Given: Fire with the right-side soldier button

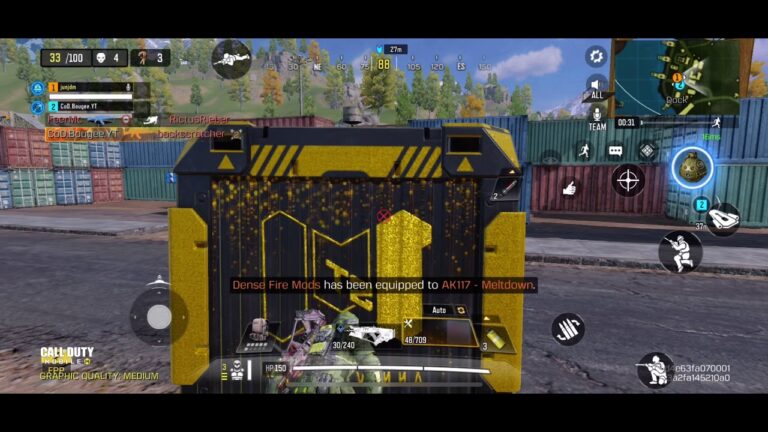Looking at the screenshot, I should coord(680,251).
